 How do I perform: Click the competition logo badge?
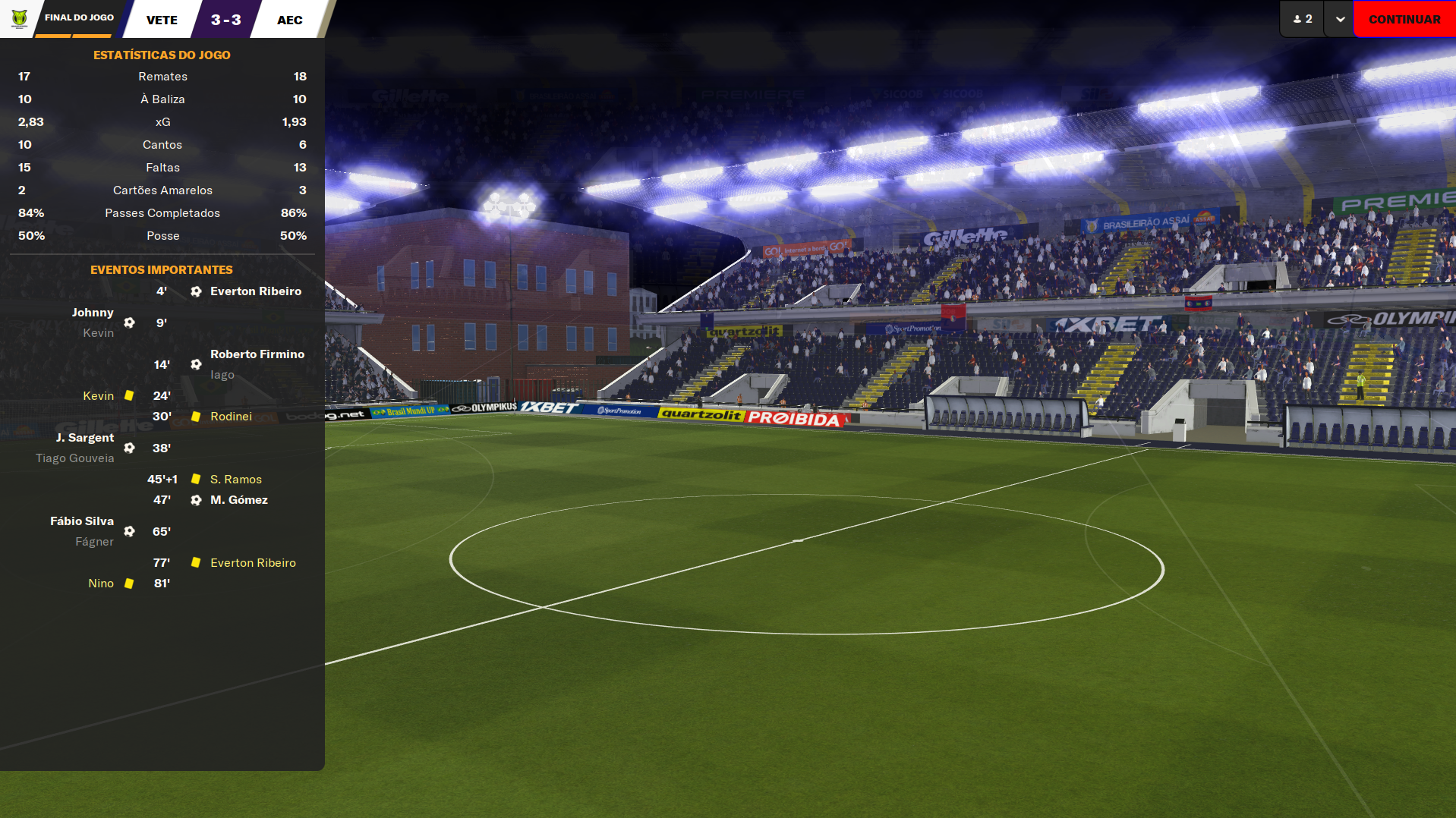pyautogui.click(x=19, y=18)
